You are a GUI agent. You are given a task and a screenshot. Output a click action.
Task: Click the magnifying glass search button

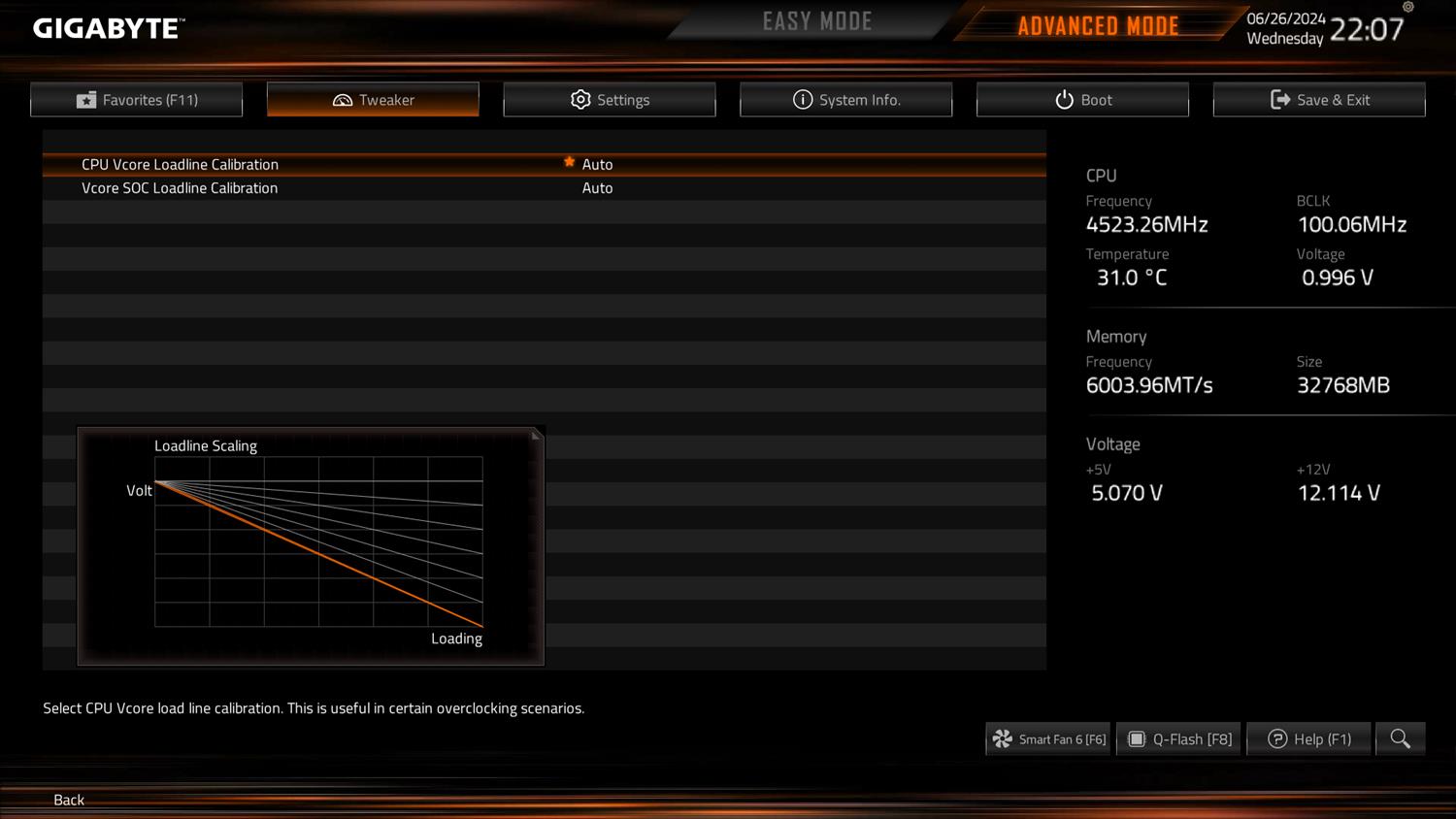tap(1400, 739)
